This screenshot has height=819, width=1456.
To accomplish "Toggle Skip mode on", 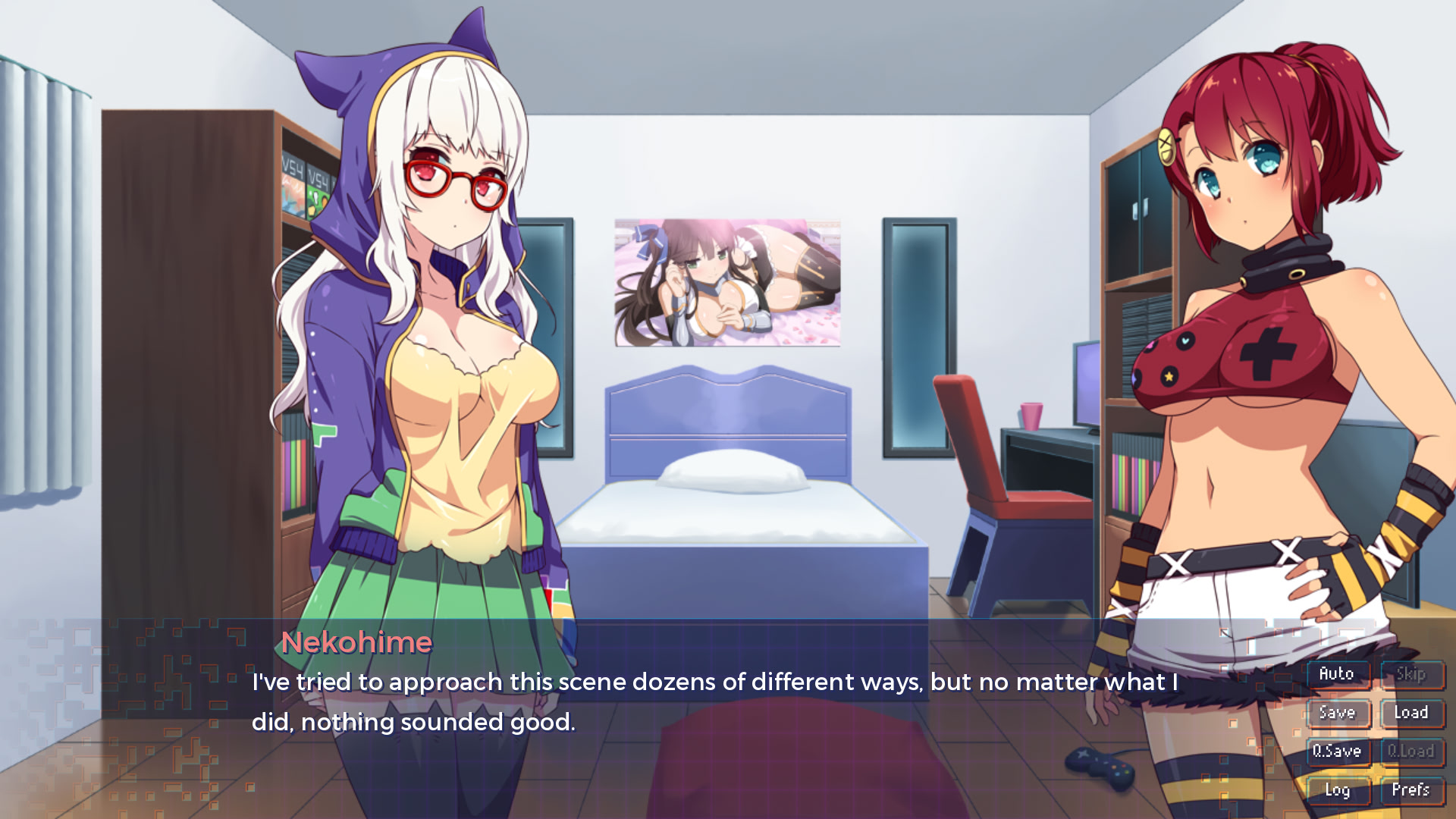I will [x=1412, y=673].
